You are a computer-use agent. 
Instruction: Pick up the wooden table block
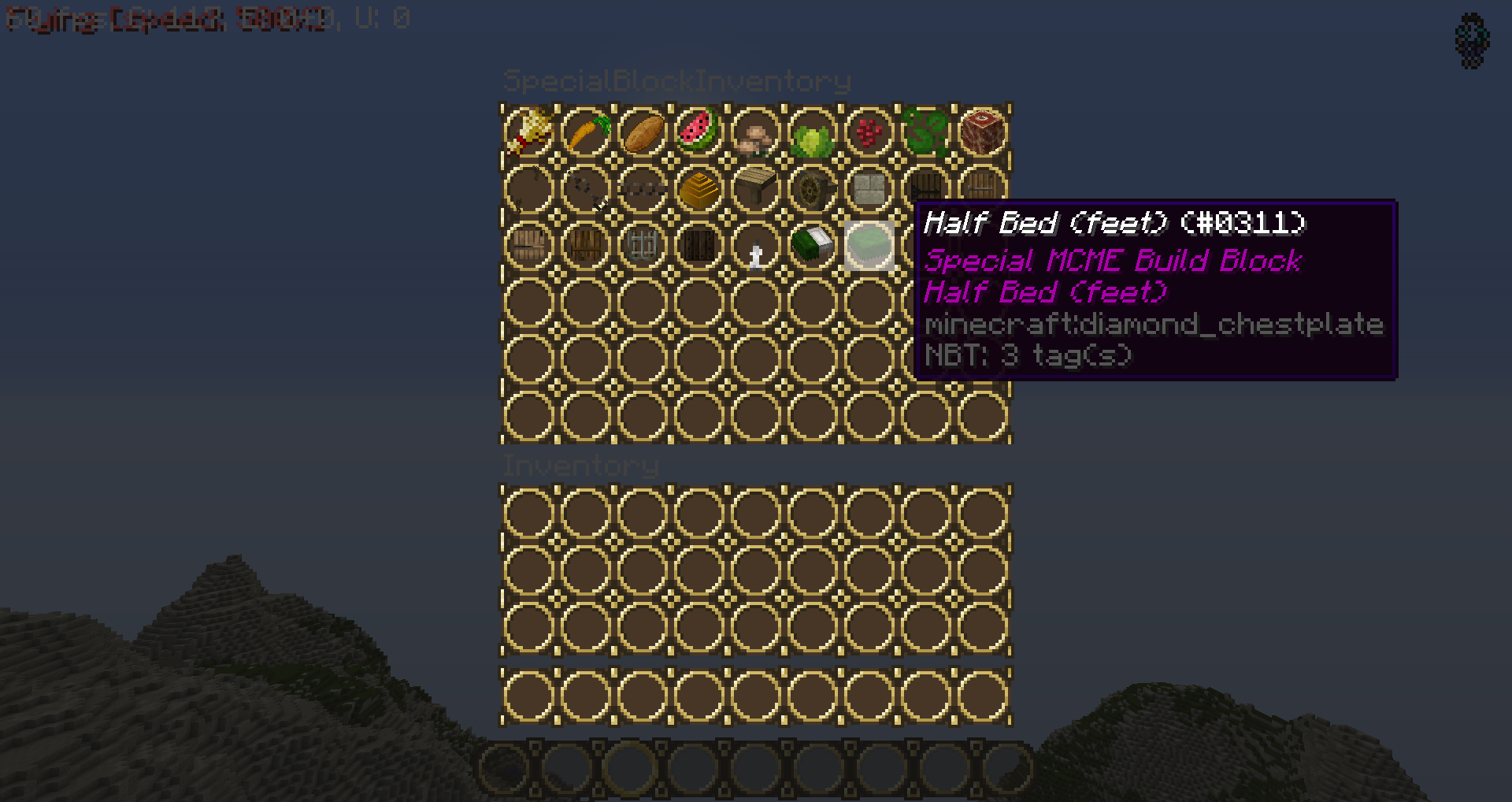756,188
